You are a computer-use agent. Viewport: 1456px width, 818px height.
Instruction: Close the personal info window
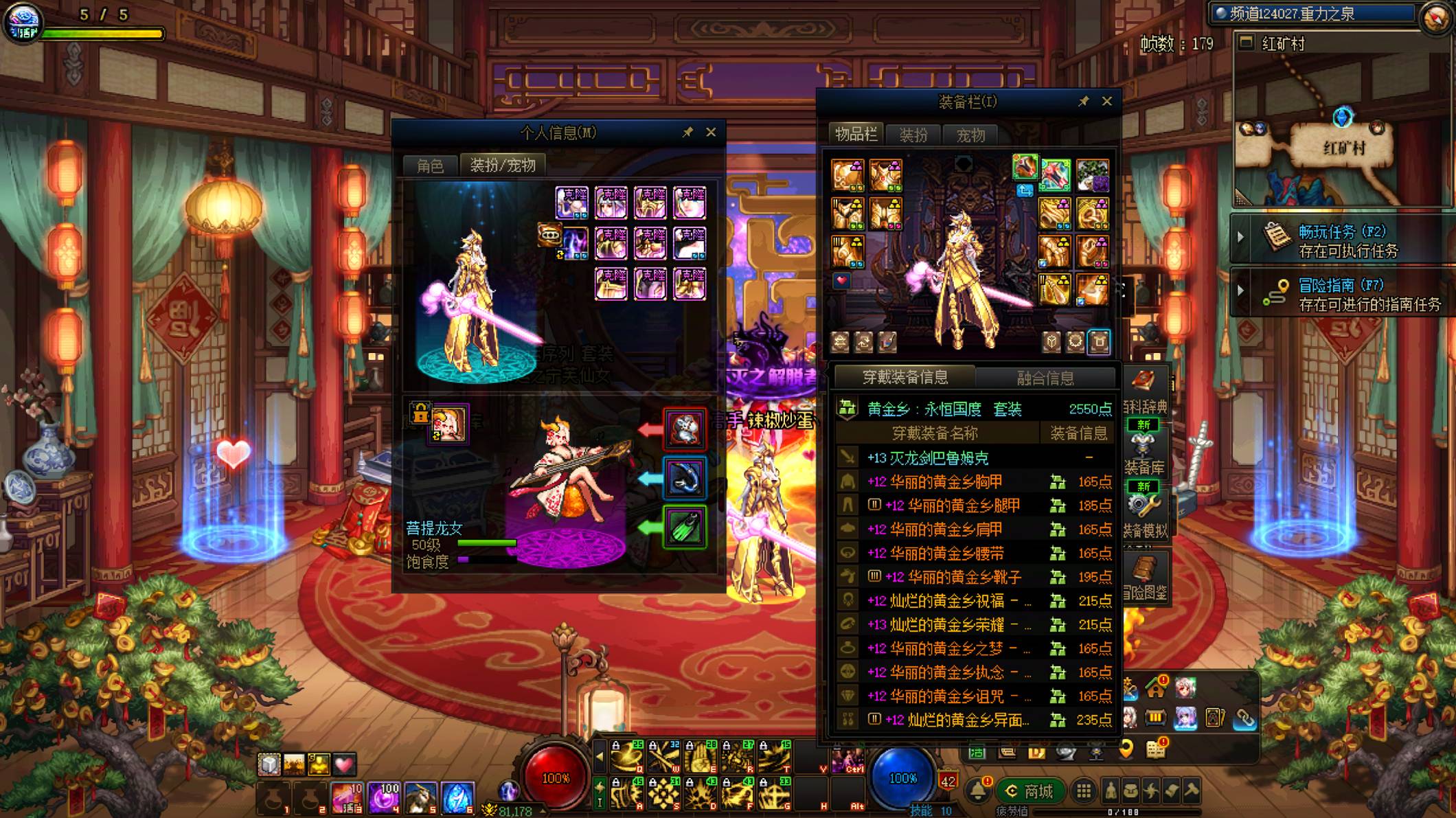[711, 132]
